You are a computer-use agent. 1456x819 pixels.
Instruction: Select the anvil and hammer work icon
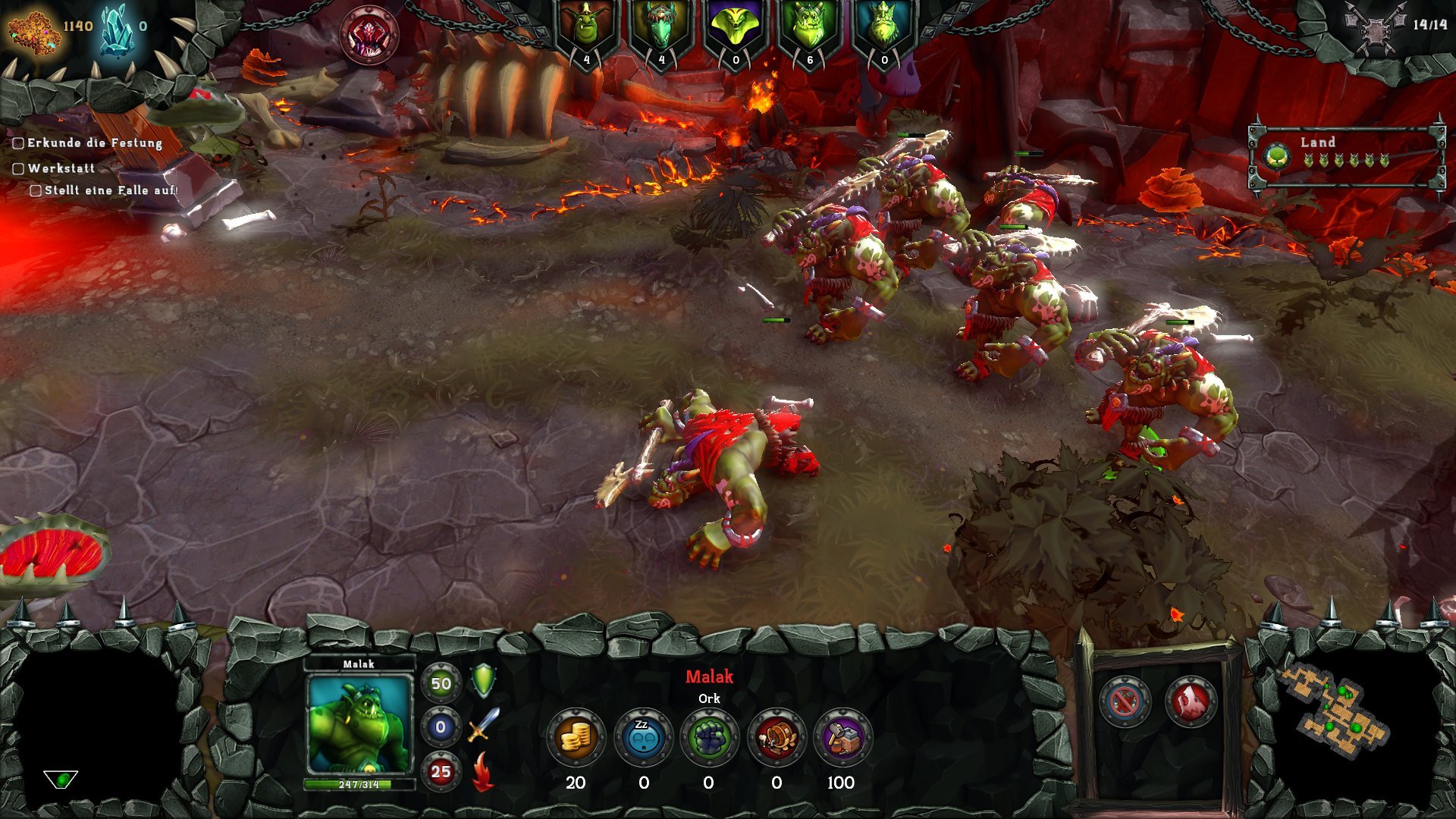[x=842, y=738]
